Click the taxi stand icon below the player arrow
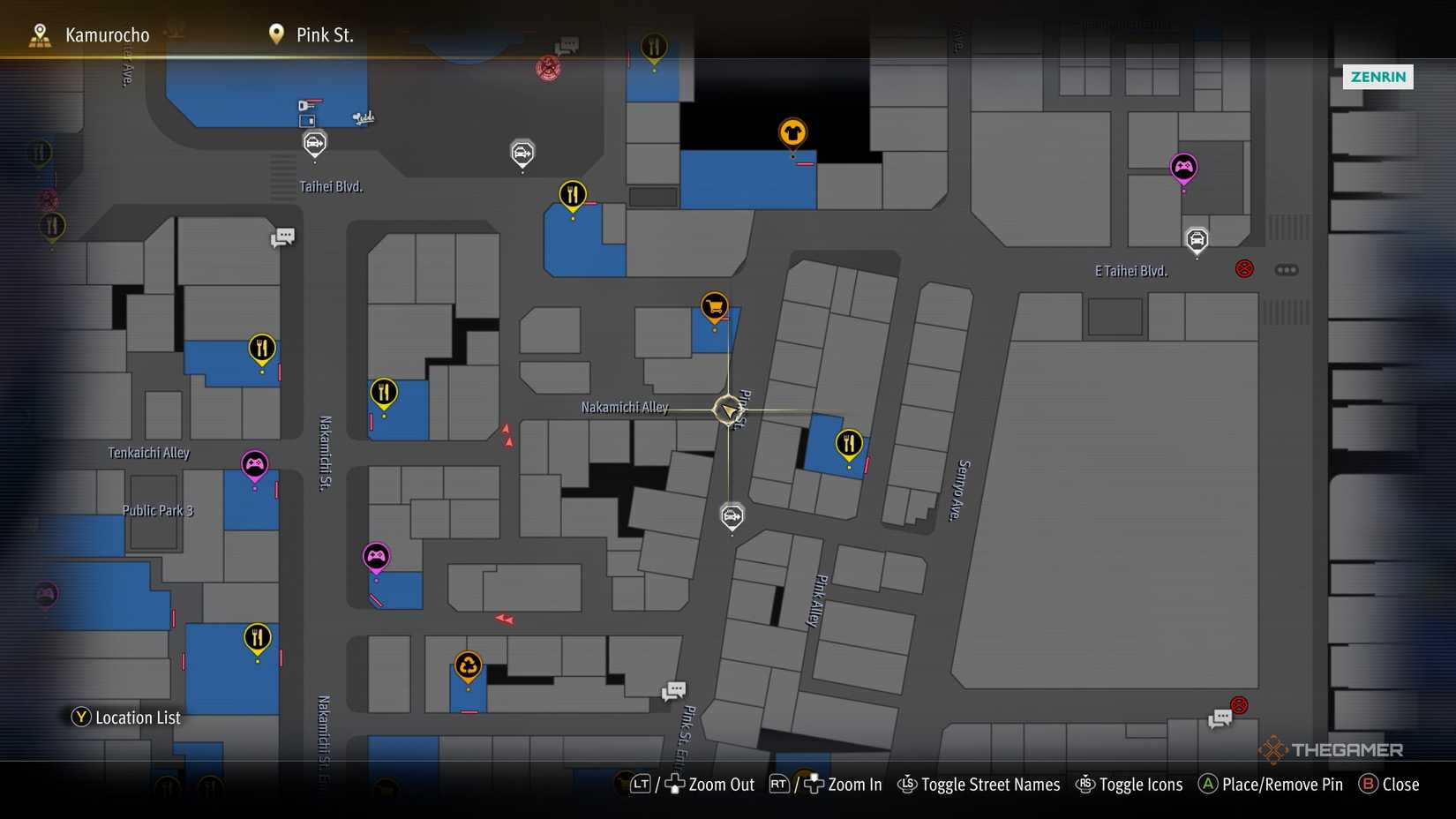This screenshot has height=819, width=1456. click(731, 516)
